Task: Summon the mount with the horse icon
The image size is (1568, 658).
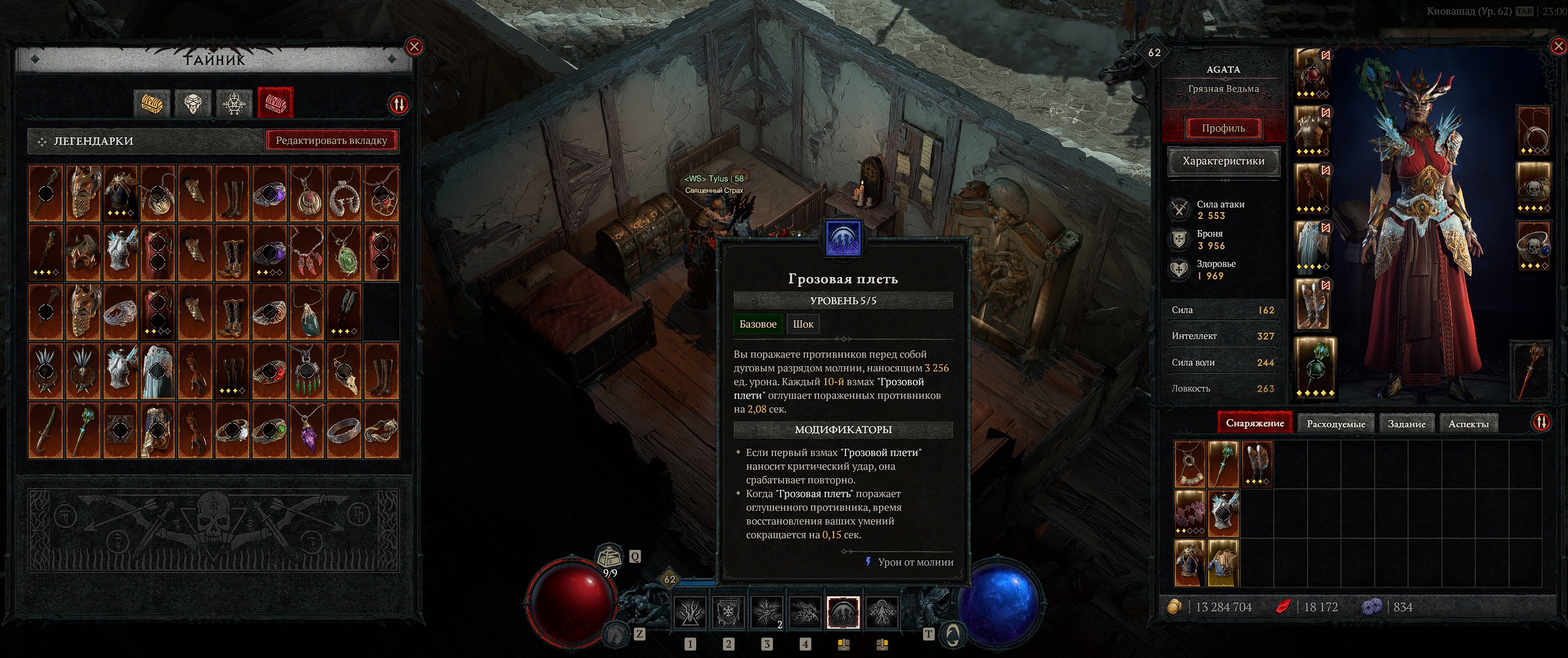Action: tap(617, 635)
